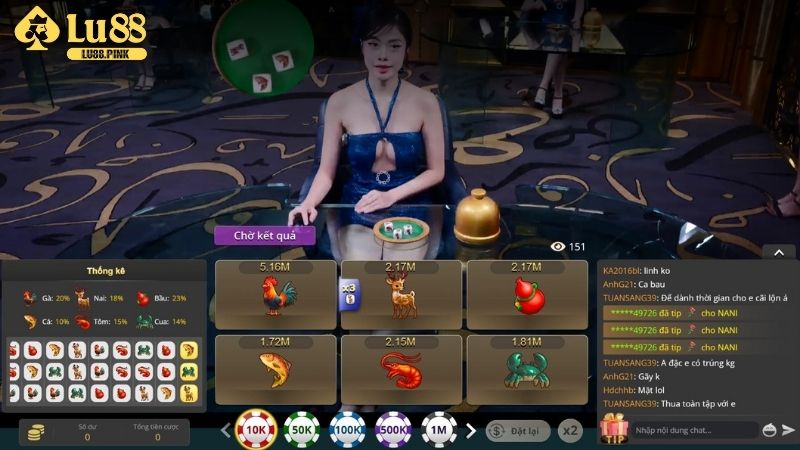This screenshot has height=450, width=800.
Task: Choose the 50K green chip
Action: coord(301,431)
